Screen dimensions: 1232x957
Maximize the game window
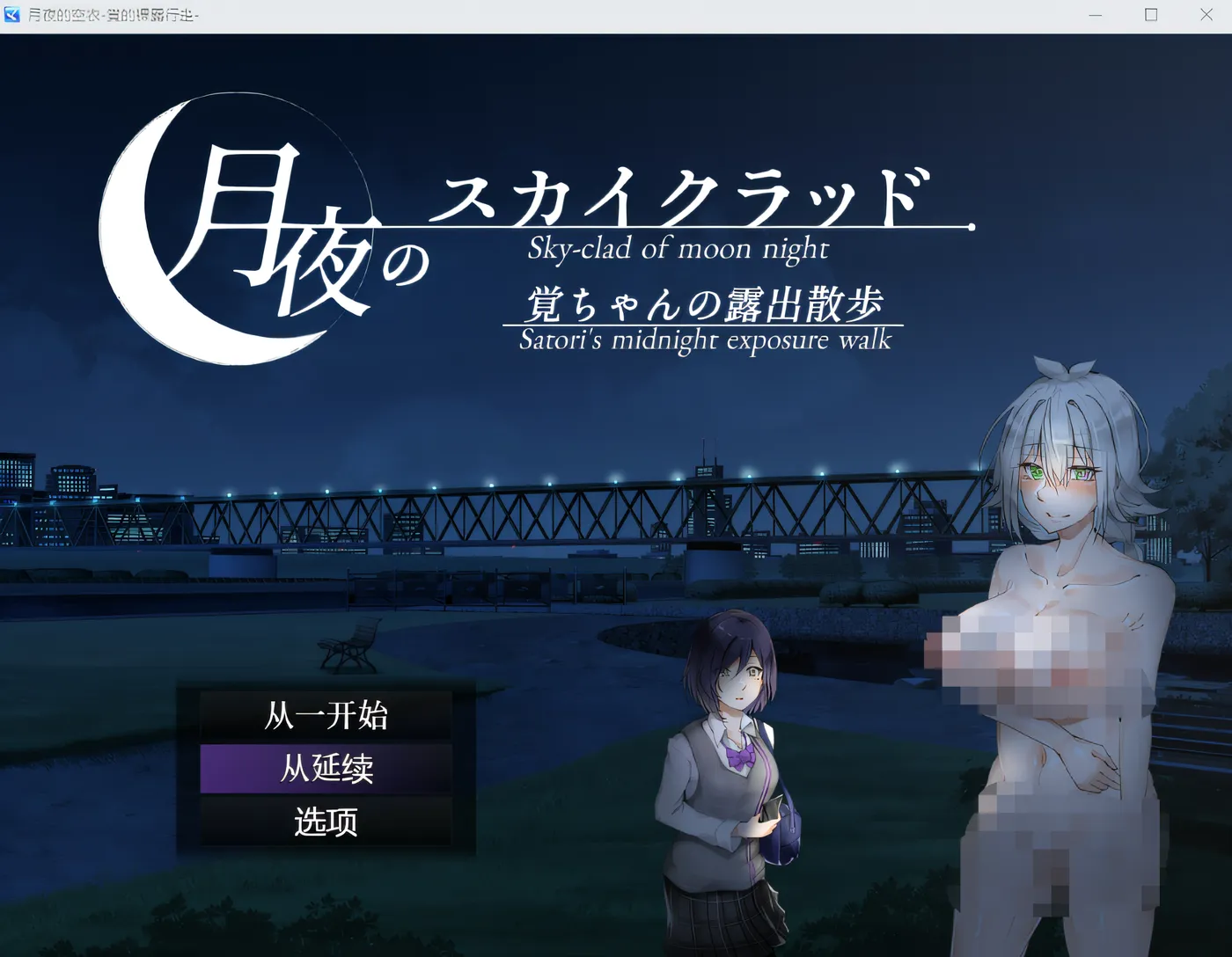1150,15
